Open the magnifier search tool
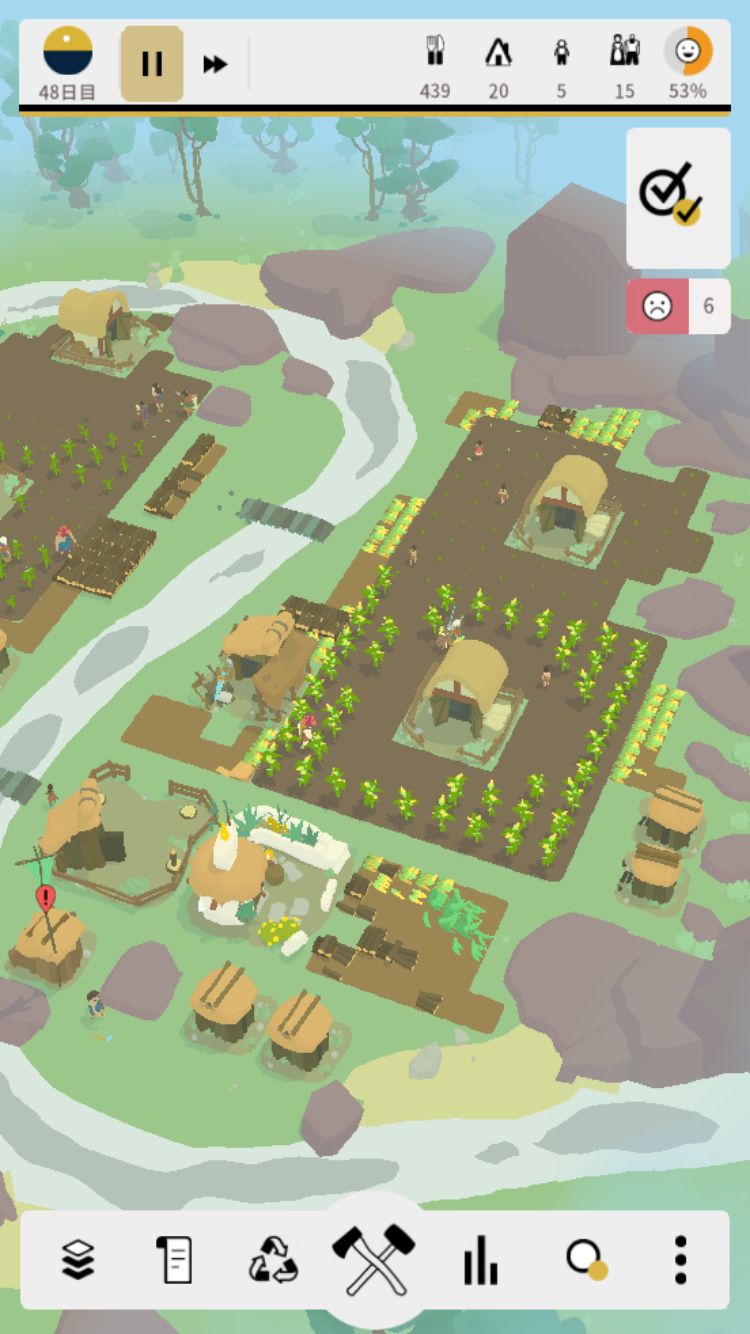This screenshot has width=750, height=1334. (x=585, y=1259)
